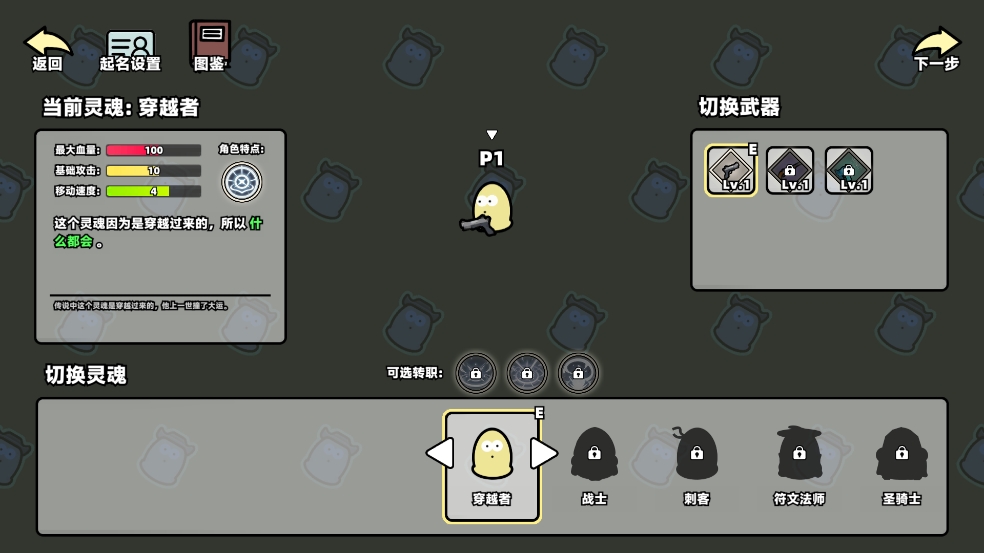Proceed with the 下一步 arrow
984x553 pixels.
[936, 48]
